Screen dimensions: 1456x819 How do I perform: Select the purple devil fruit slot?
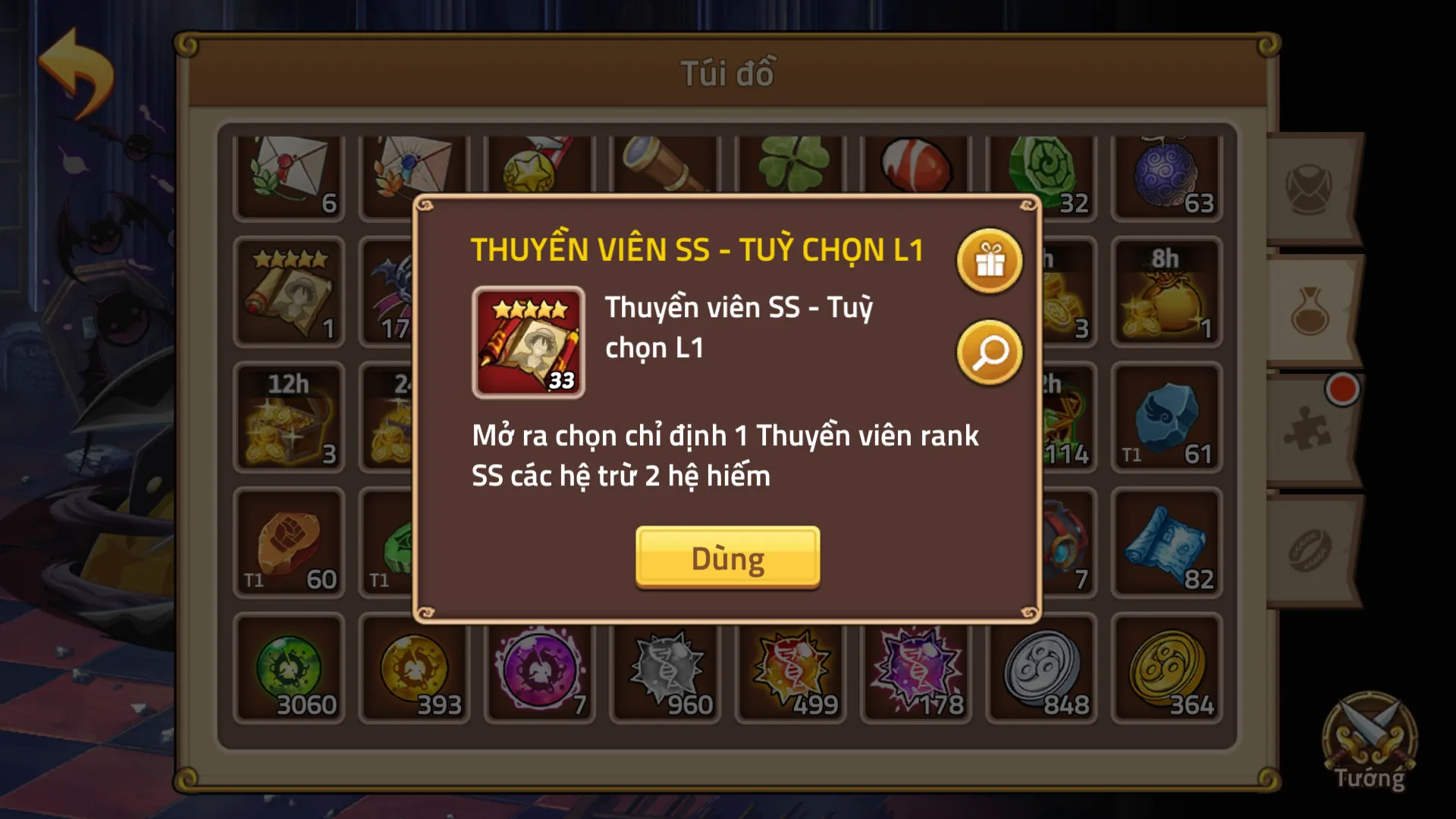tap(1166, 177)
